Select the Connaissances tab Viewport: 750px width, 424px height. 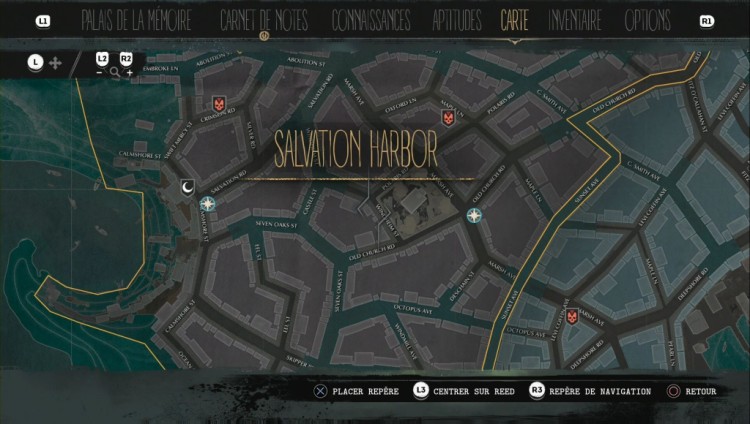point(370,20)
